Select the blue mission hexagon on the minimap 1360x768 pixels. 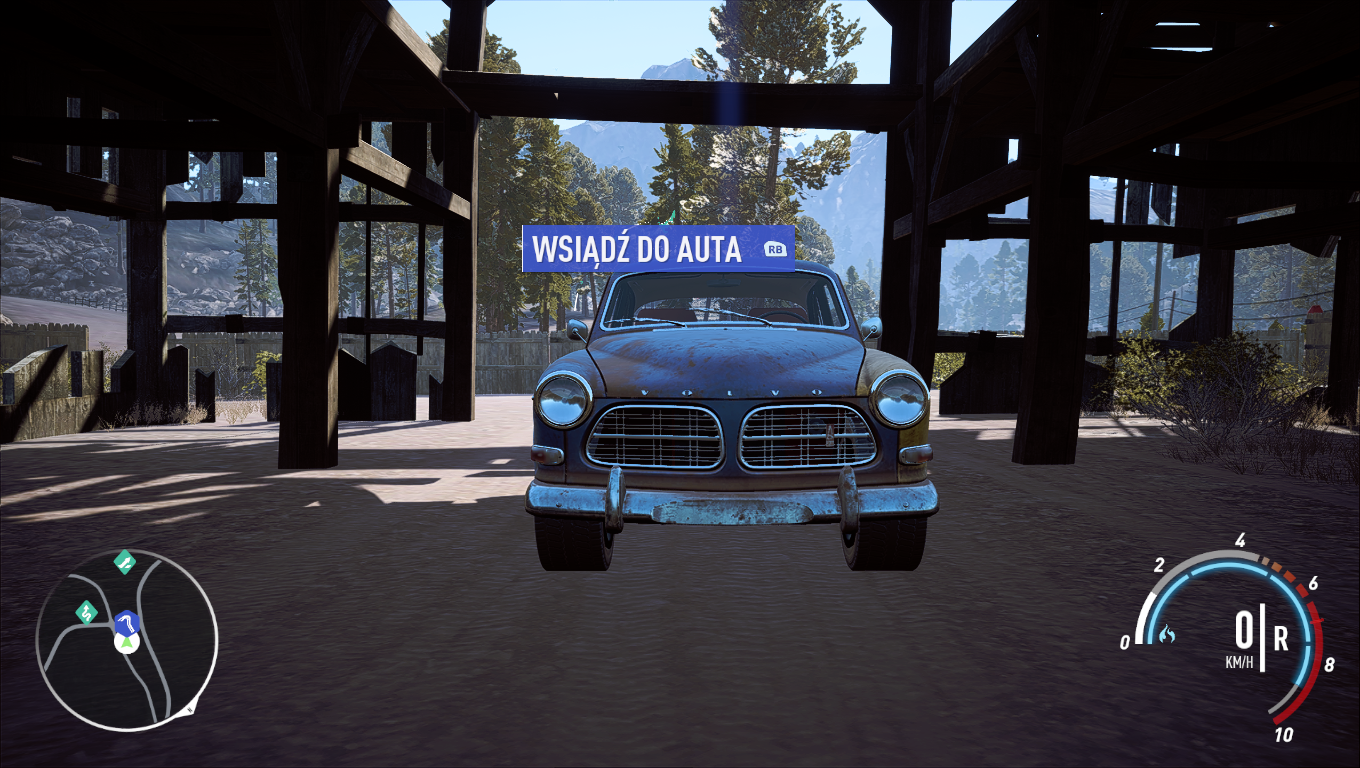click(126, 623)
